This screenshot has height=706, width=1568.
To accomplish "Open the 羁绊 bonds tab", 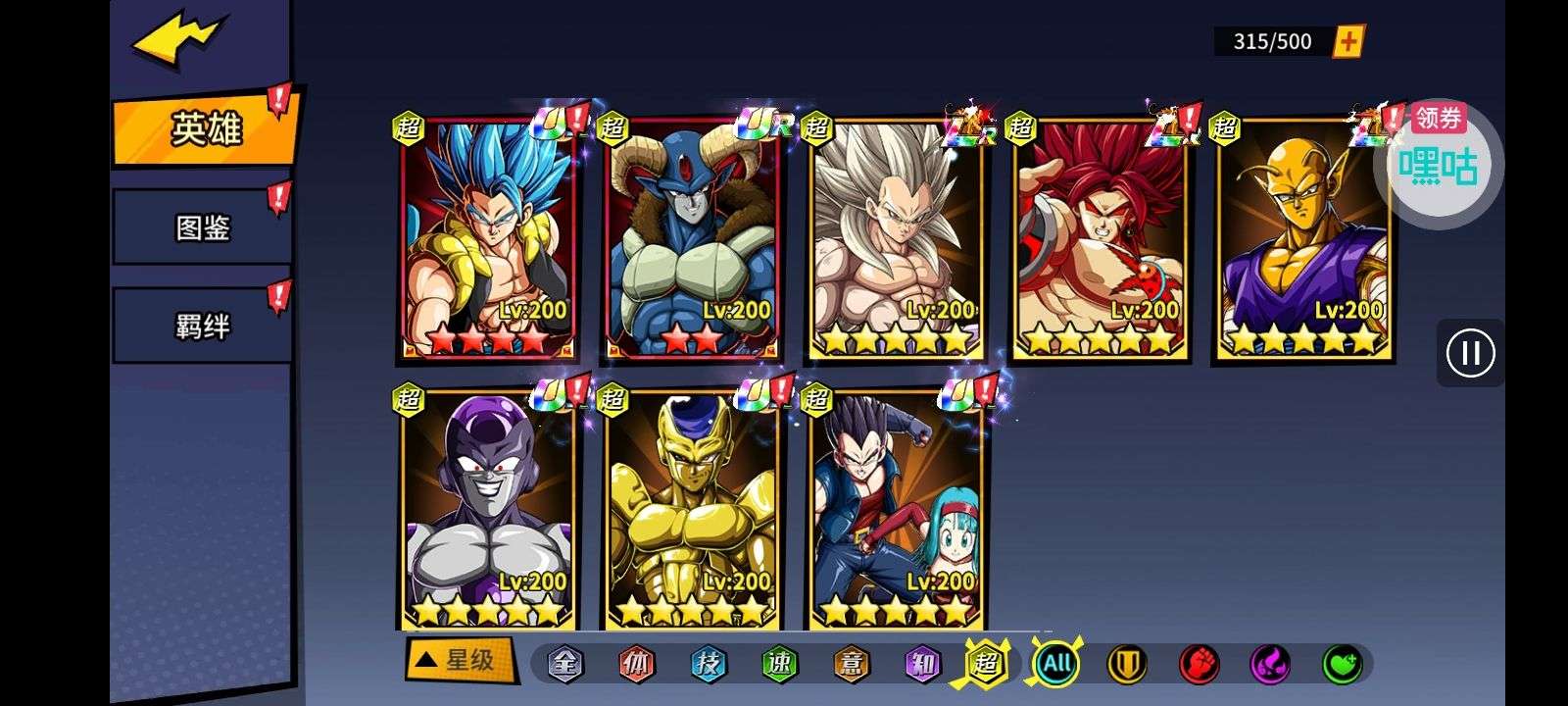I will point(203,326).
